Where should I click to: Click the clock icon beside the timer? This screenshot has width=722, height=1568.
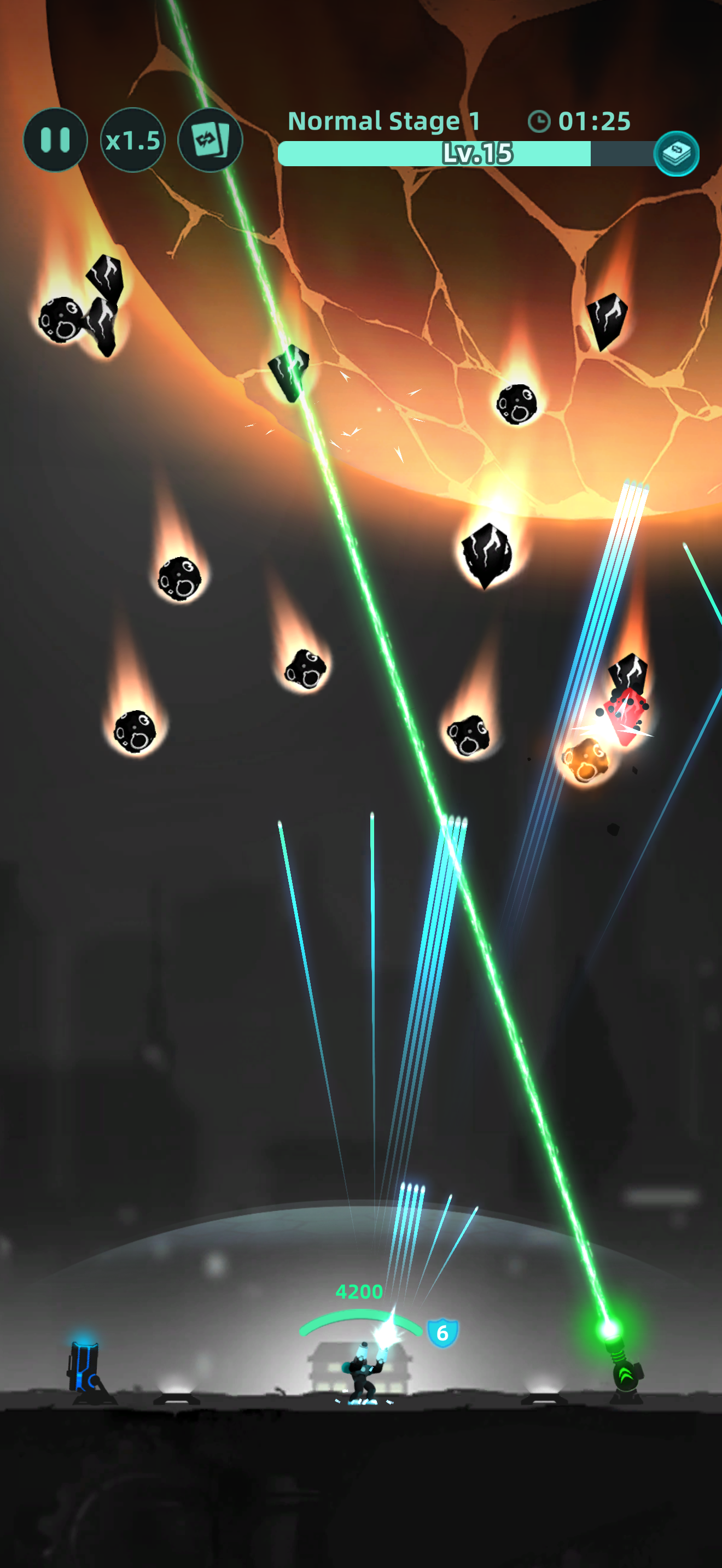tap(539, 121)
